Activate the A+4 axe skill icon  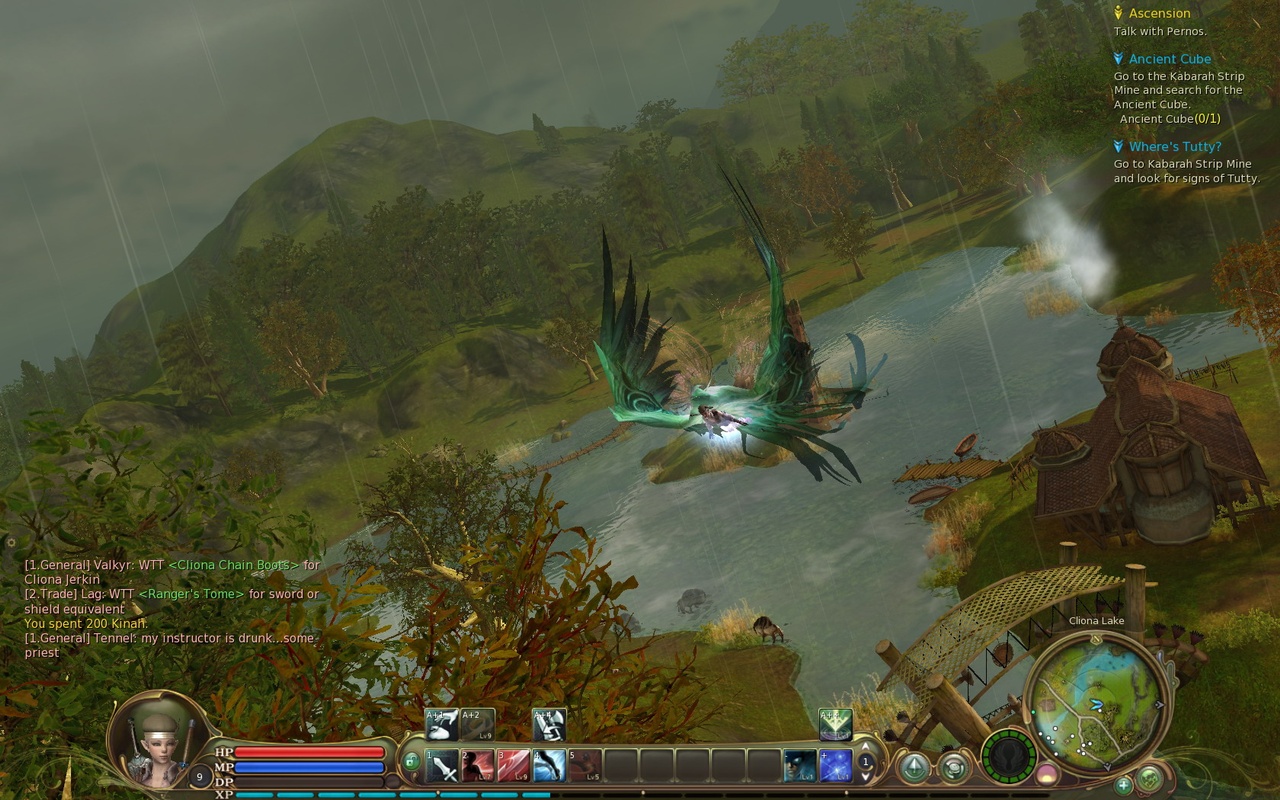(550, 722)
